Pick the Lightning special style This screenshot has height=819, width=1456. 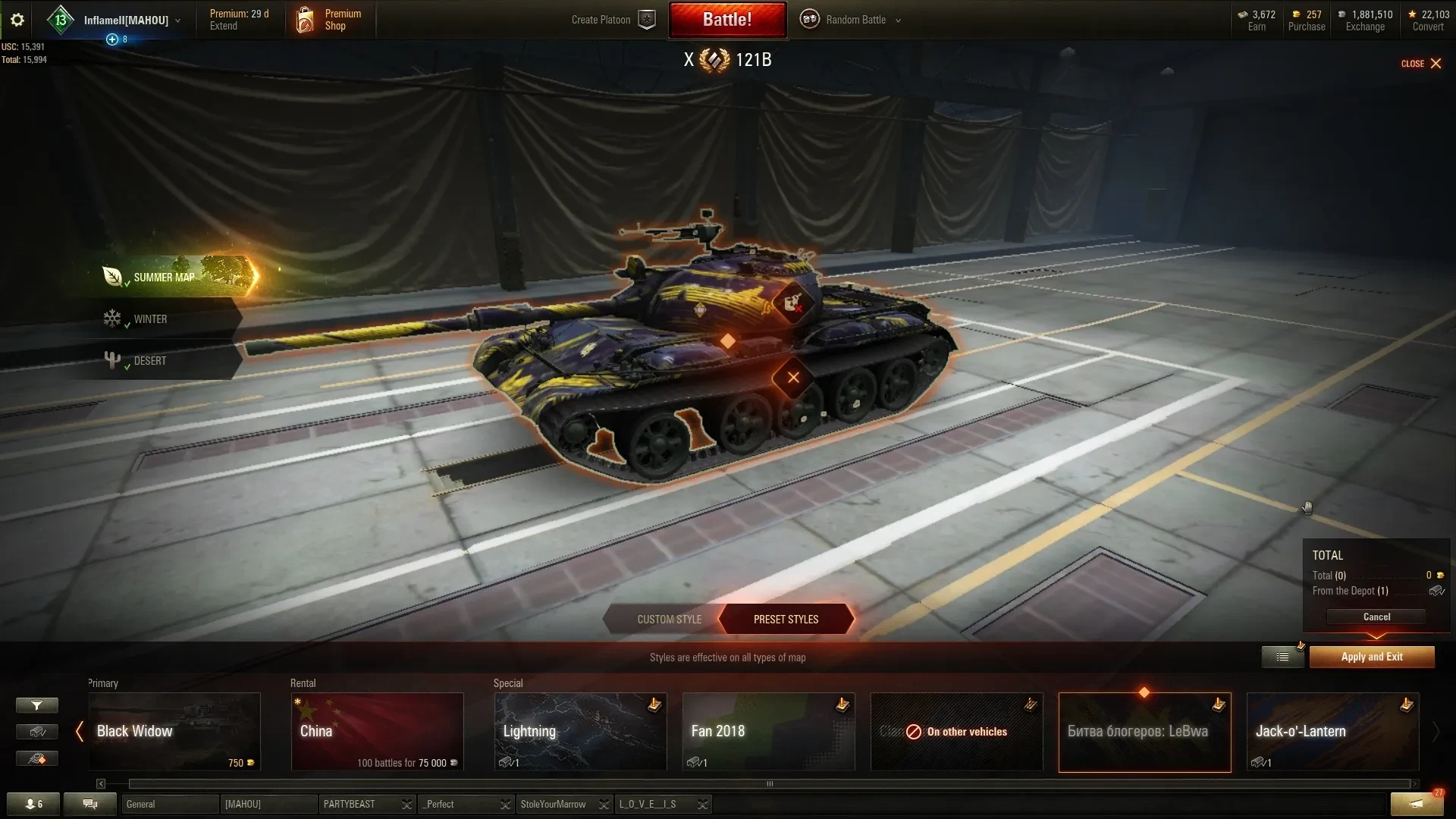[580, 732]
